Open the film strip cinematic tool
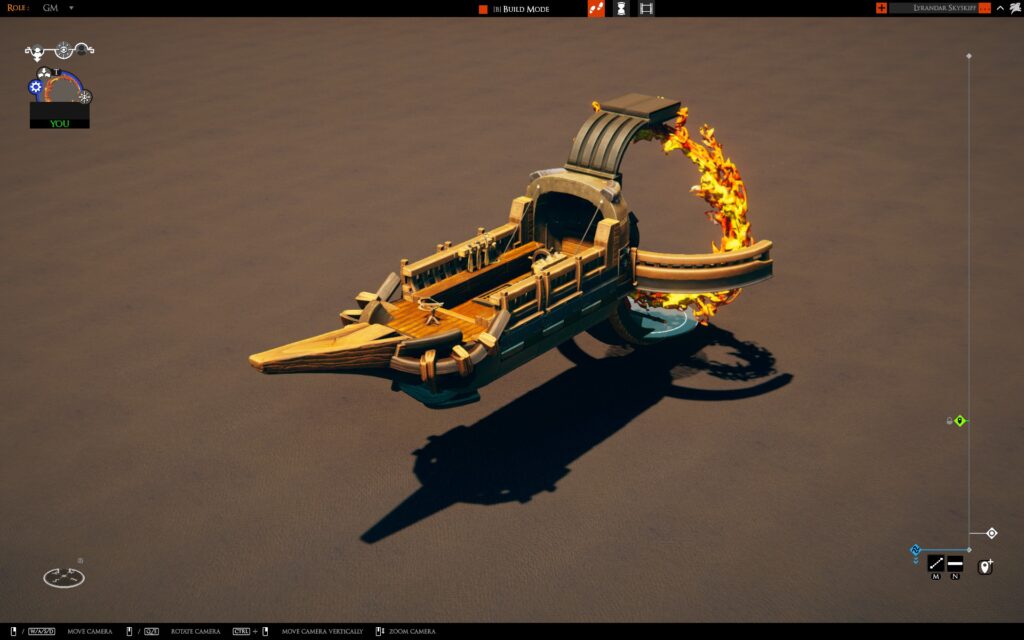Screen dimensions: 1024x640 coord(646,9)
